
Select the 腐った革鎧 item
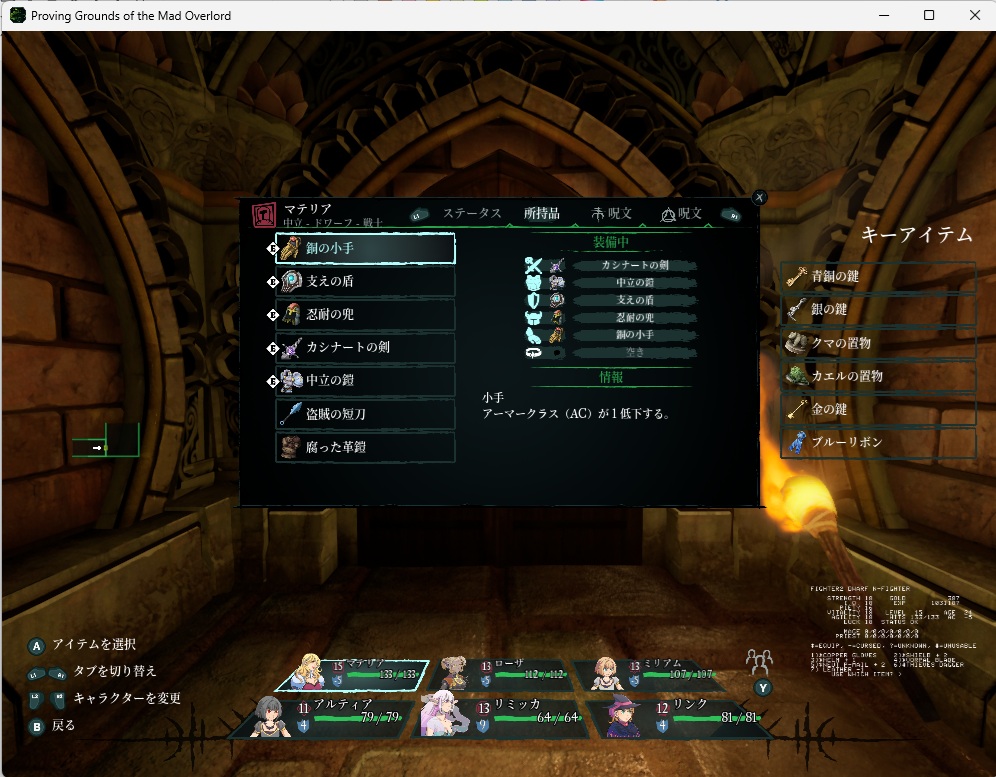[x=365, y=447]
